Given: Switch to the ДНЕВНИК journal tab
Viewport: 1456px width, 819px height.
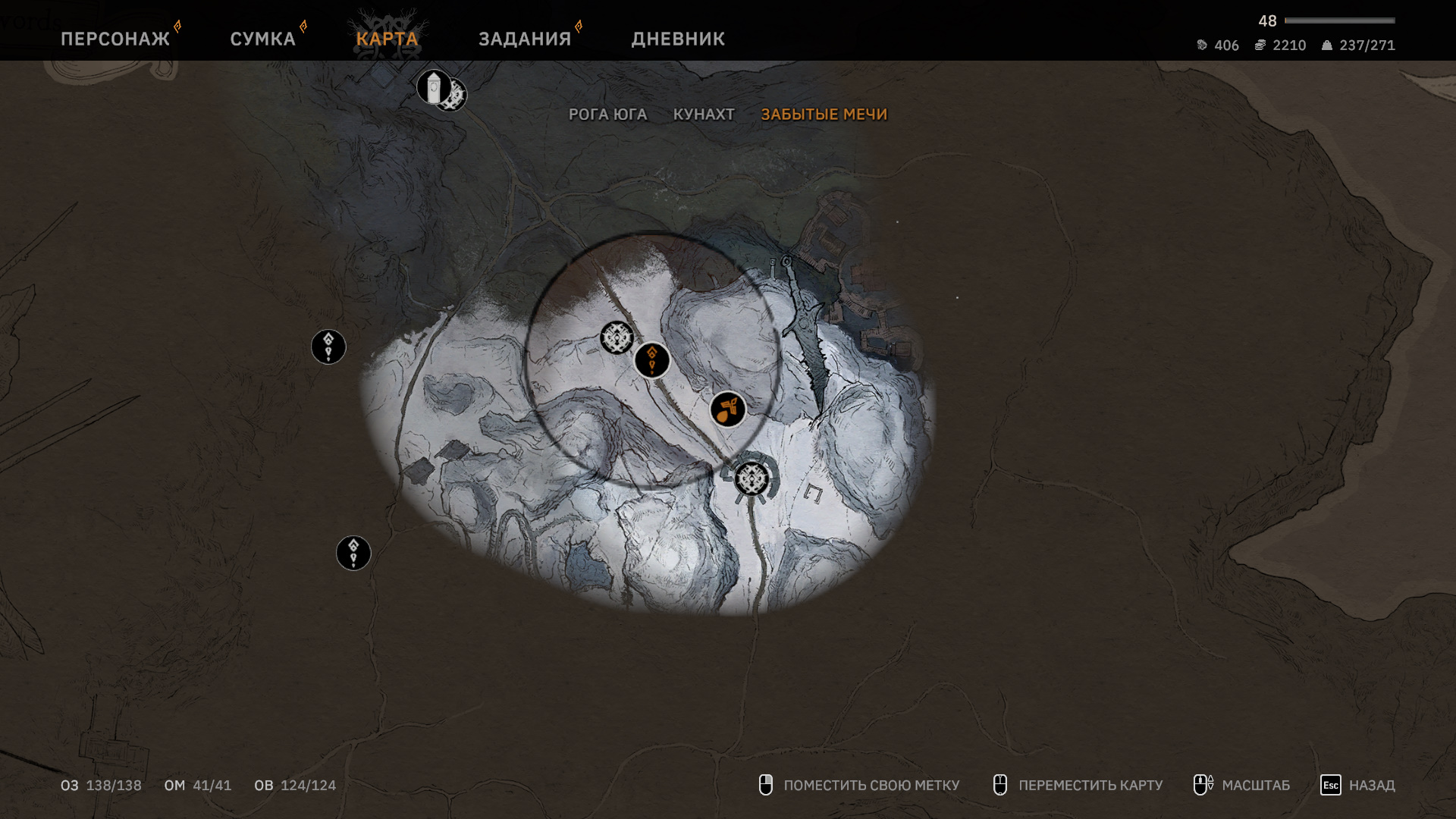Looking at the screenshot, I should tap(678, 39).
